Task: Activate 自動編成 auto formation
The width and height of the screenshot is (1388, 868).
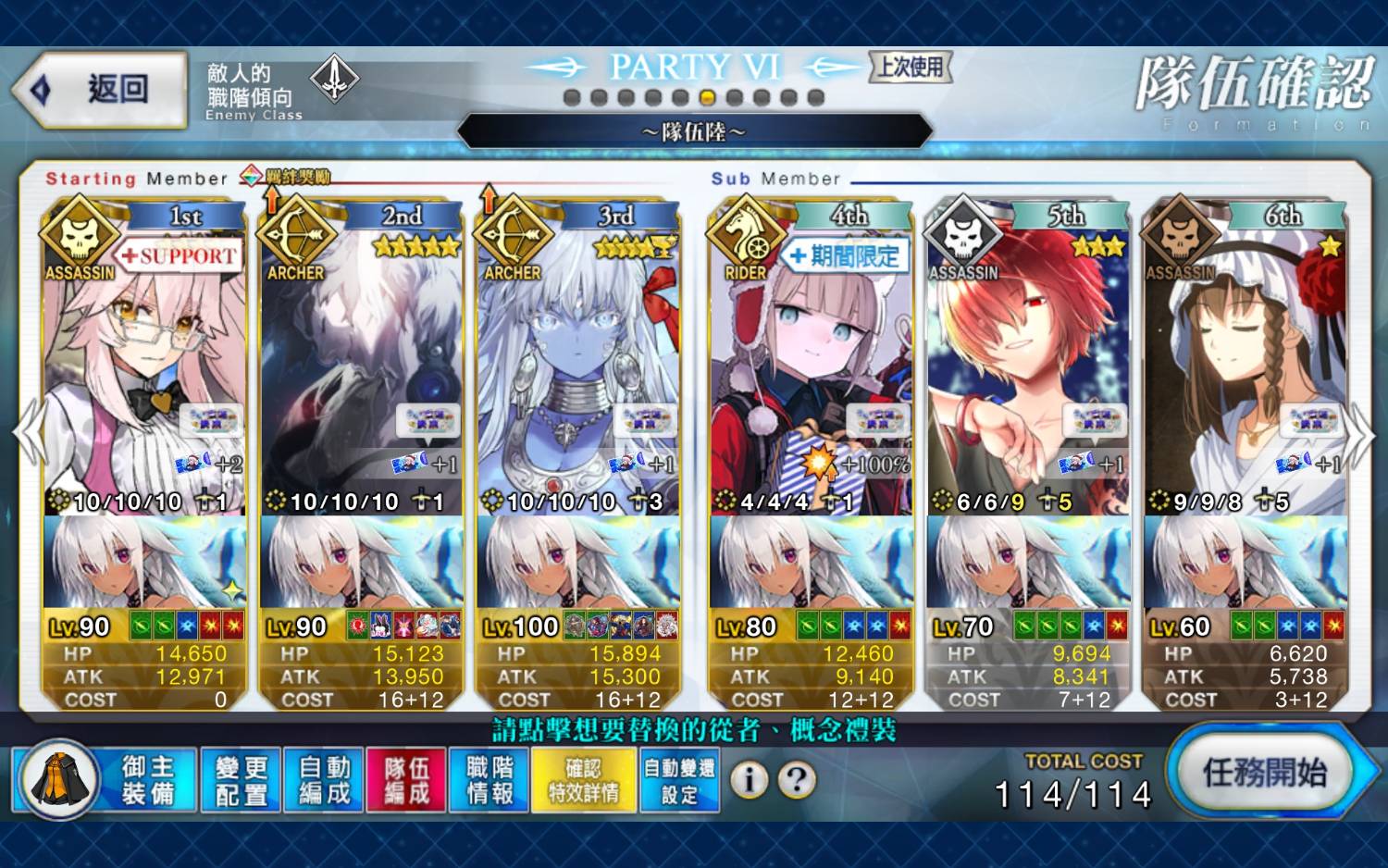Action: tap(324, 780)
